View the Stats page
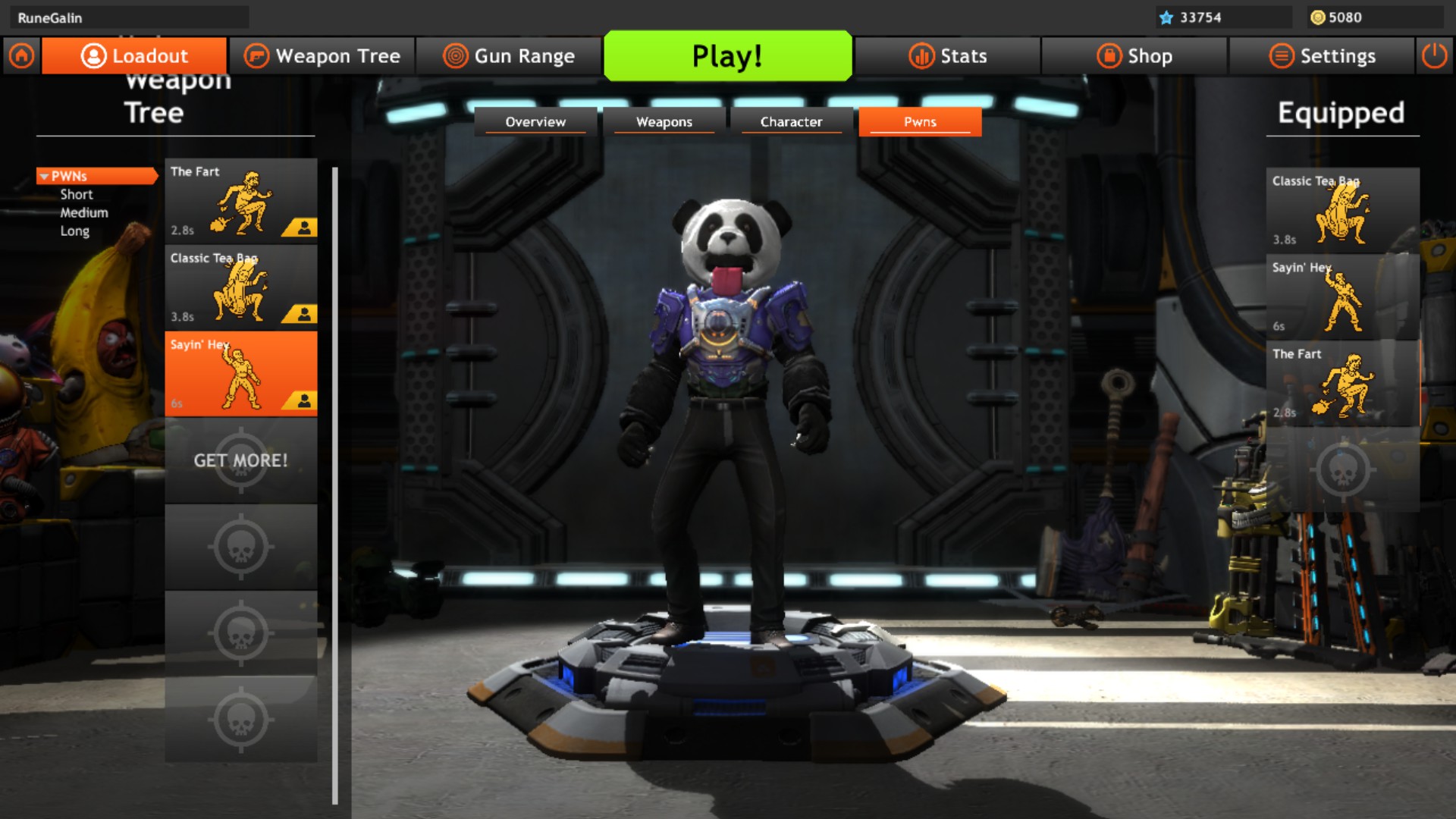The width and height of the screenshot is (1456, 819). [948, 56]
